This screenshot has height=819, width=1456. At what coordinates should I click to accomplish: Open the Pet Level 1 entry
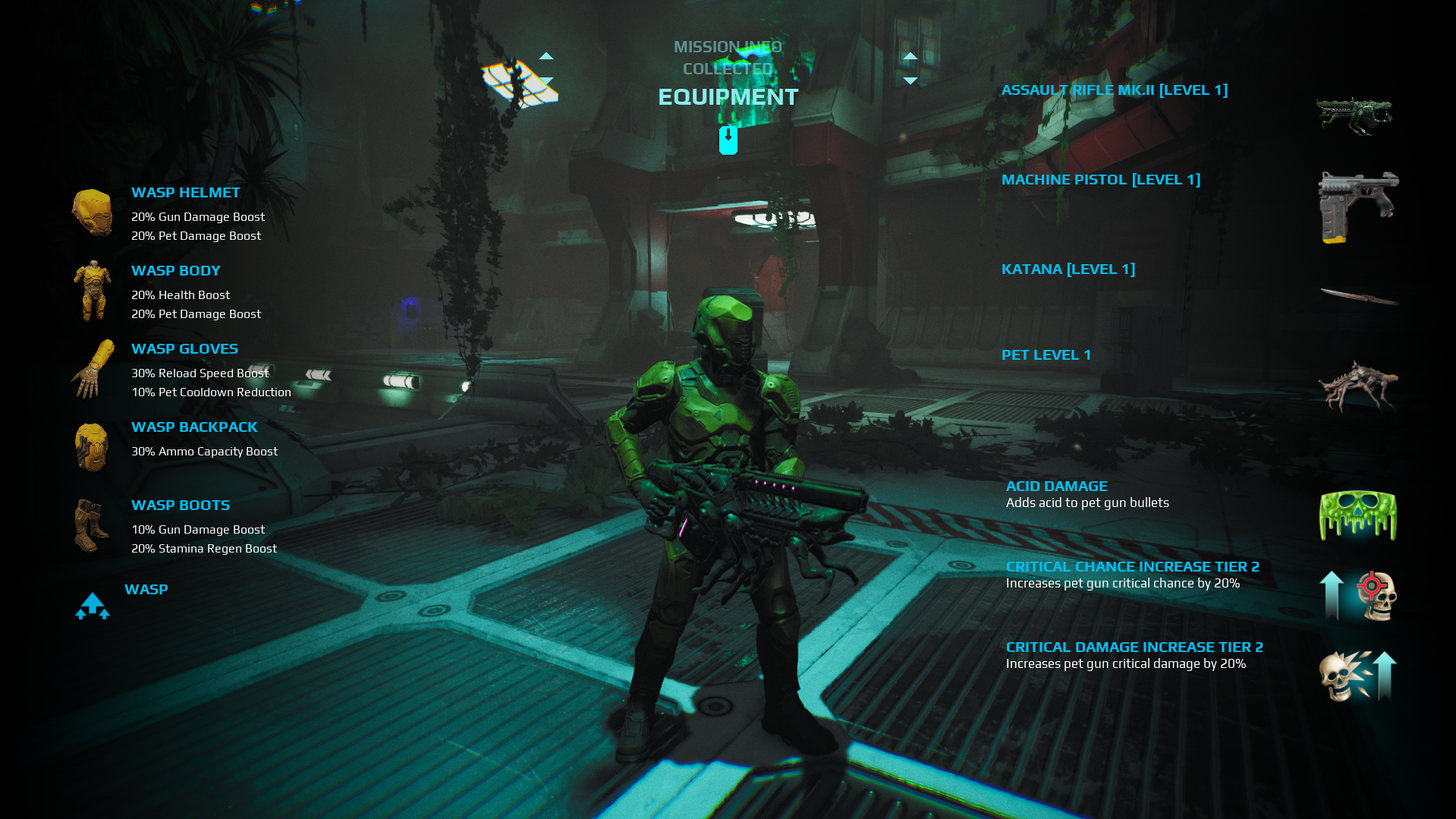pyautogui.click(x=1046, y=355)
